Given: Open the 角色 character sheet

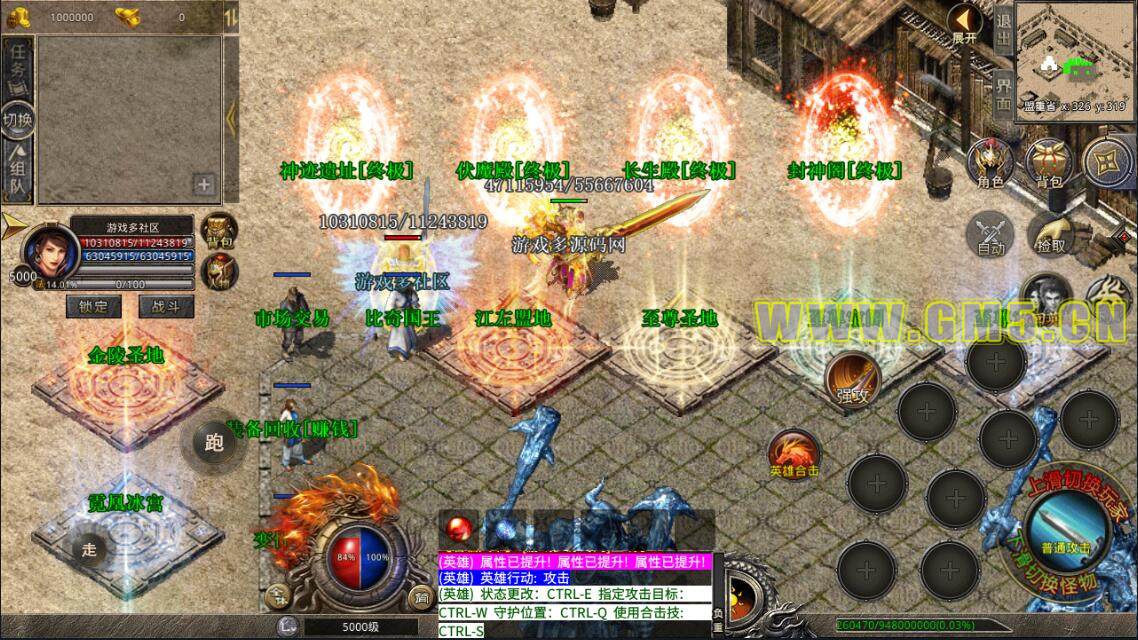Looking at the screenshot, I should pyautogui.click(x=991, y=164).
